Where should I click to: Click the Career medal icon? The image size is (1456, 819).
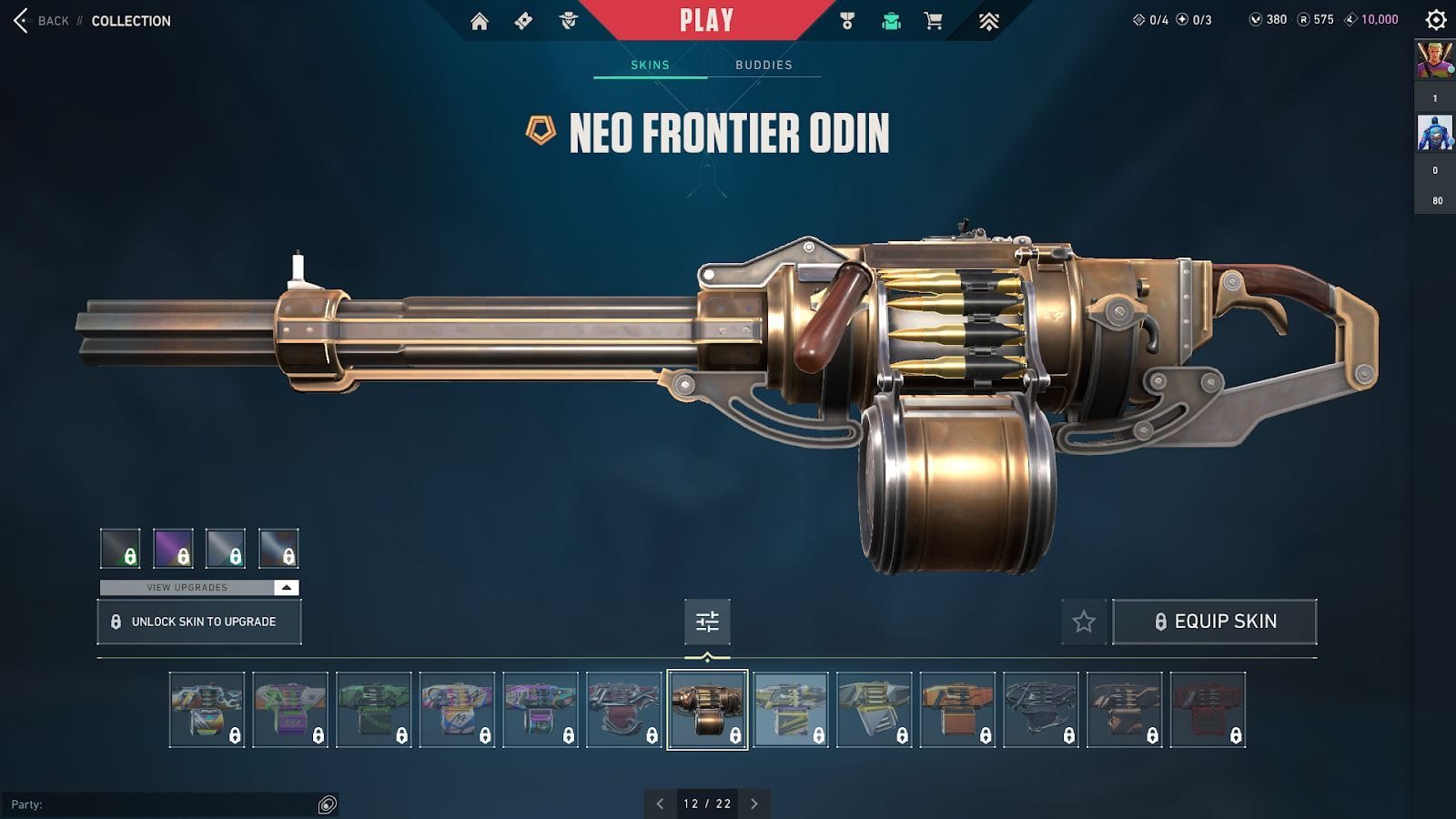(x=845, y=20)
